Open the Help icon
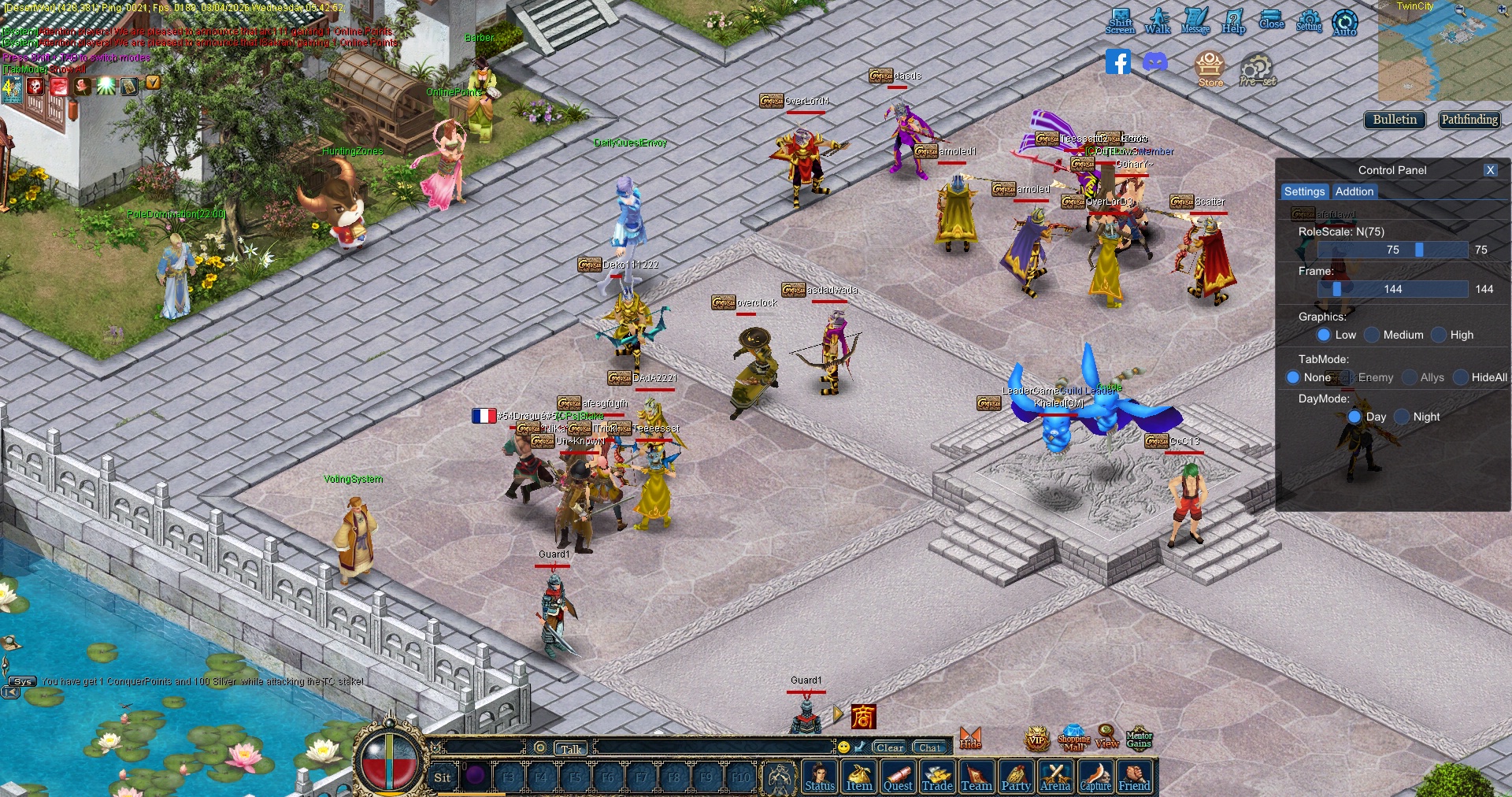The width and height of the screenshot is (1512, 797). coord(1233,21)
